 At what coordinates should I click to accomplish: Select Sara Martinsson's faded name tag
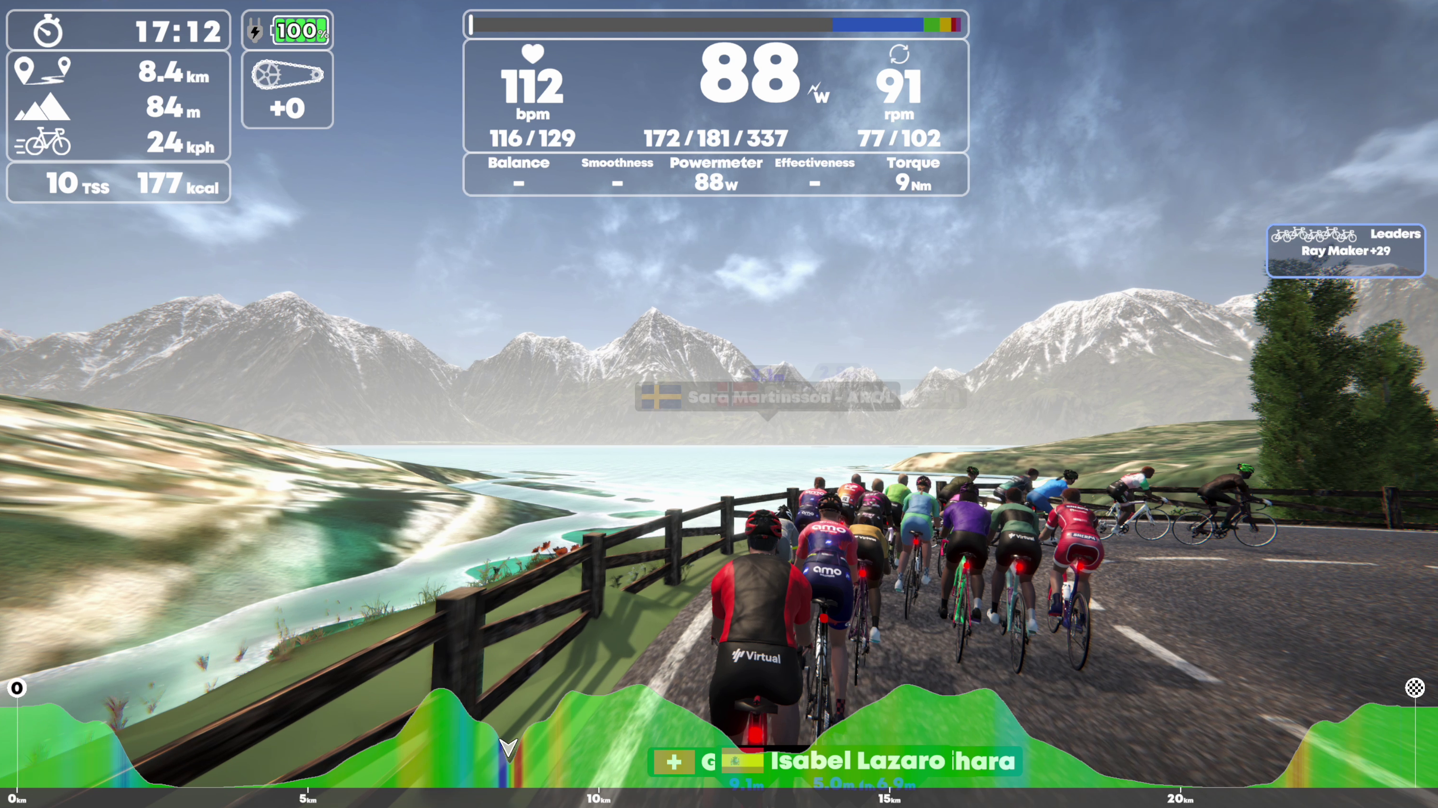pyautogui.click(x=767, y=397)
